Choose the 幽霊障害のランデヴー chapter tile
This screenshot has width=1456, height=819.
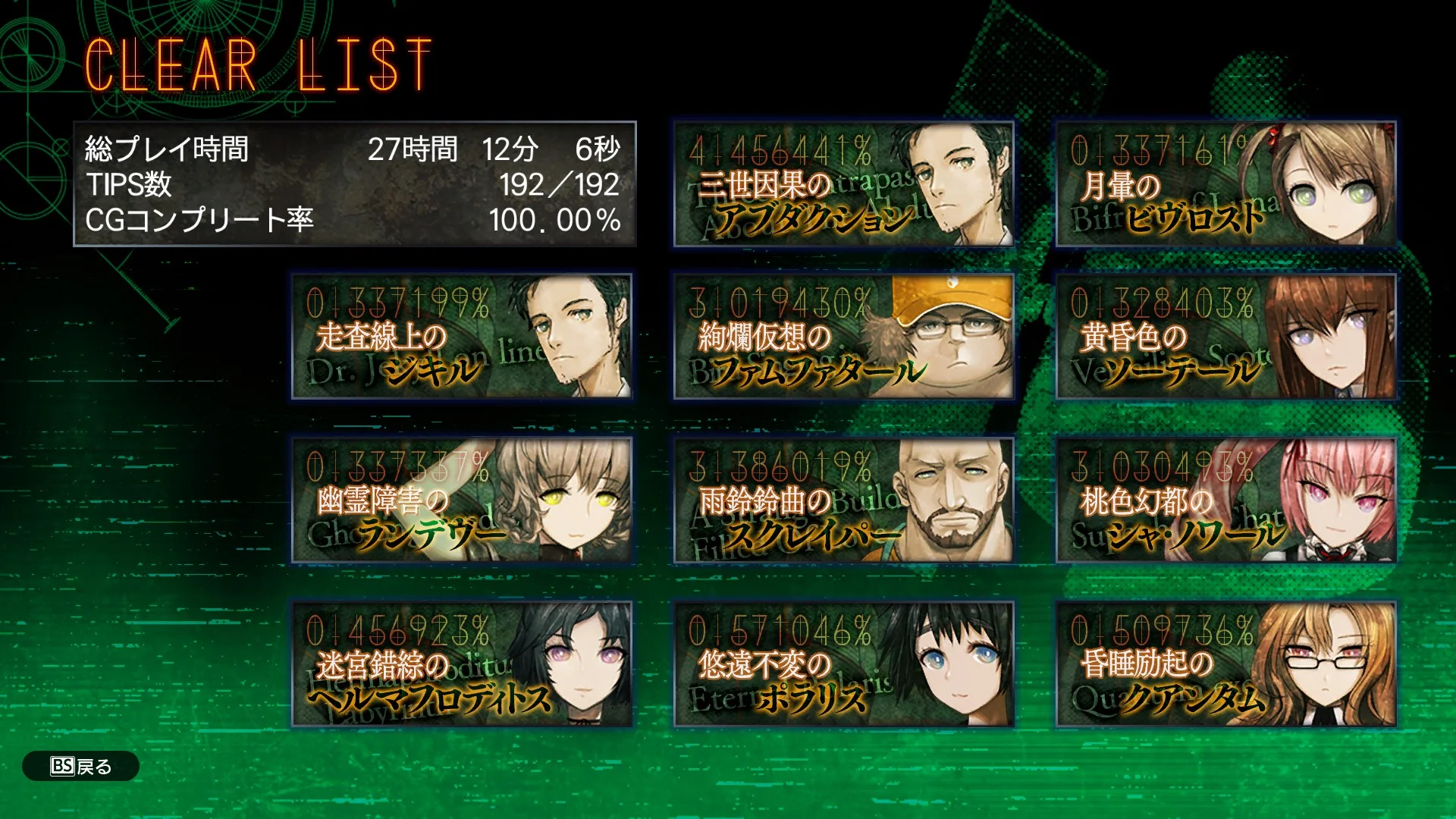click(x=462, y=500)
